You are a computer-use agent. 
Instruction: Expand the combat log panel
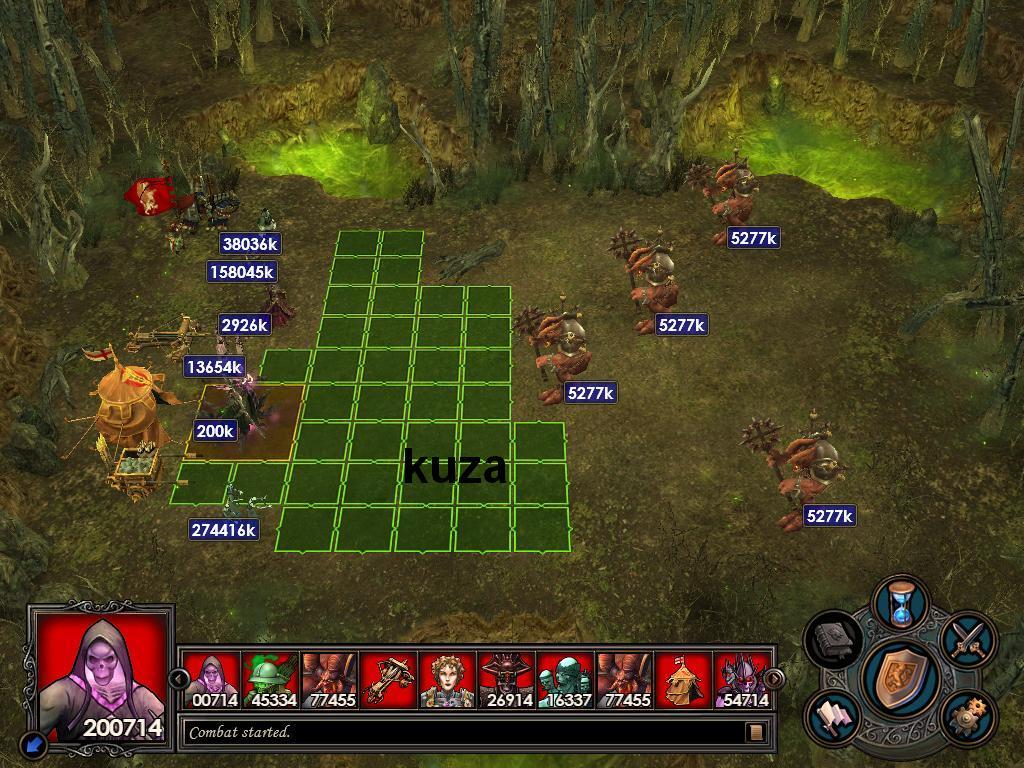pos(756,732)
